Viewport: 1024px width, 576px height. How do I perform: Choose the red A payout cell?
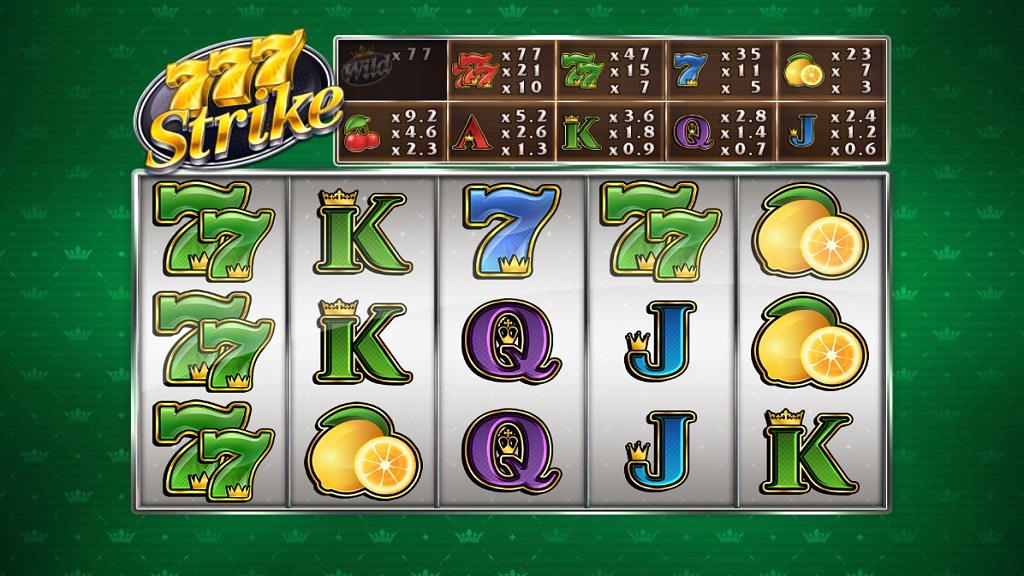(x=501, y=132)
